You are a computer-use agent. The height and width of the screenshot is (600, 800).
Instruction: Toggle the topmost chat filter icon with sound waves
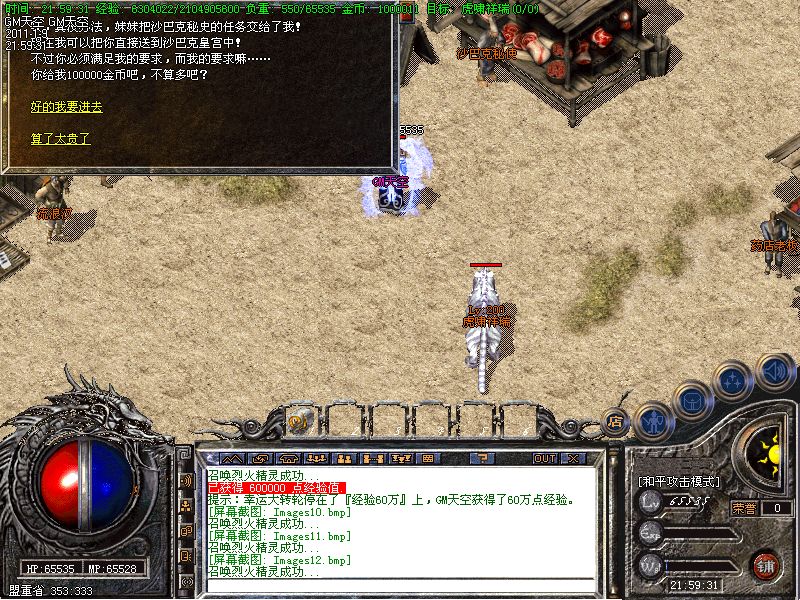pos(186,481)
